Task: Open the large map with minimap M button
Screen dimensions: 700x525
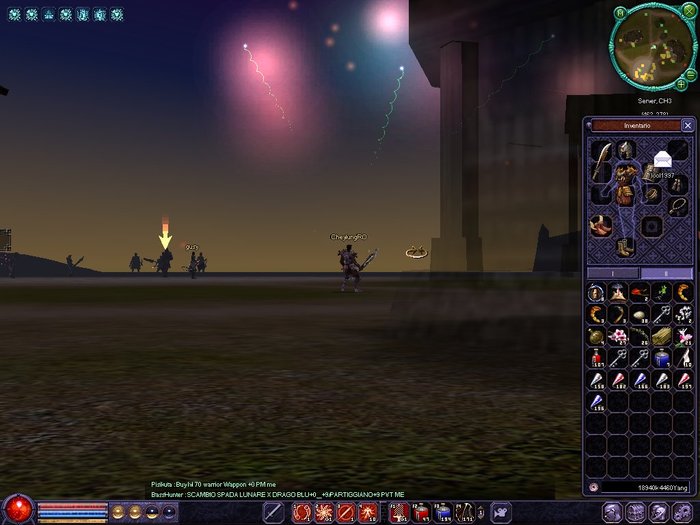Action: pyautogui.click(x=621, y=12)
